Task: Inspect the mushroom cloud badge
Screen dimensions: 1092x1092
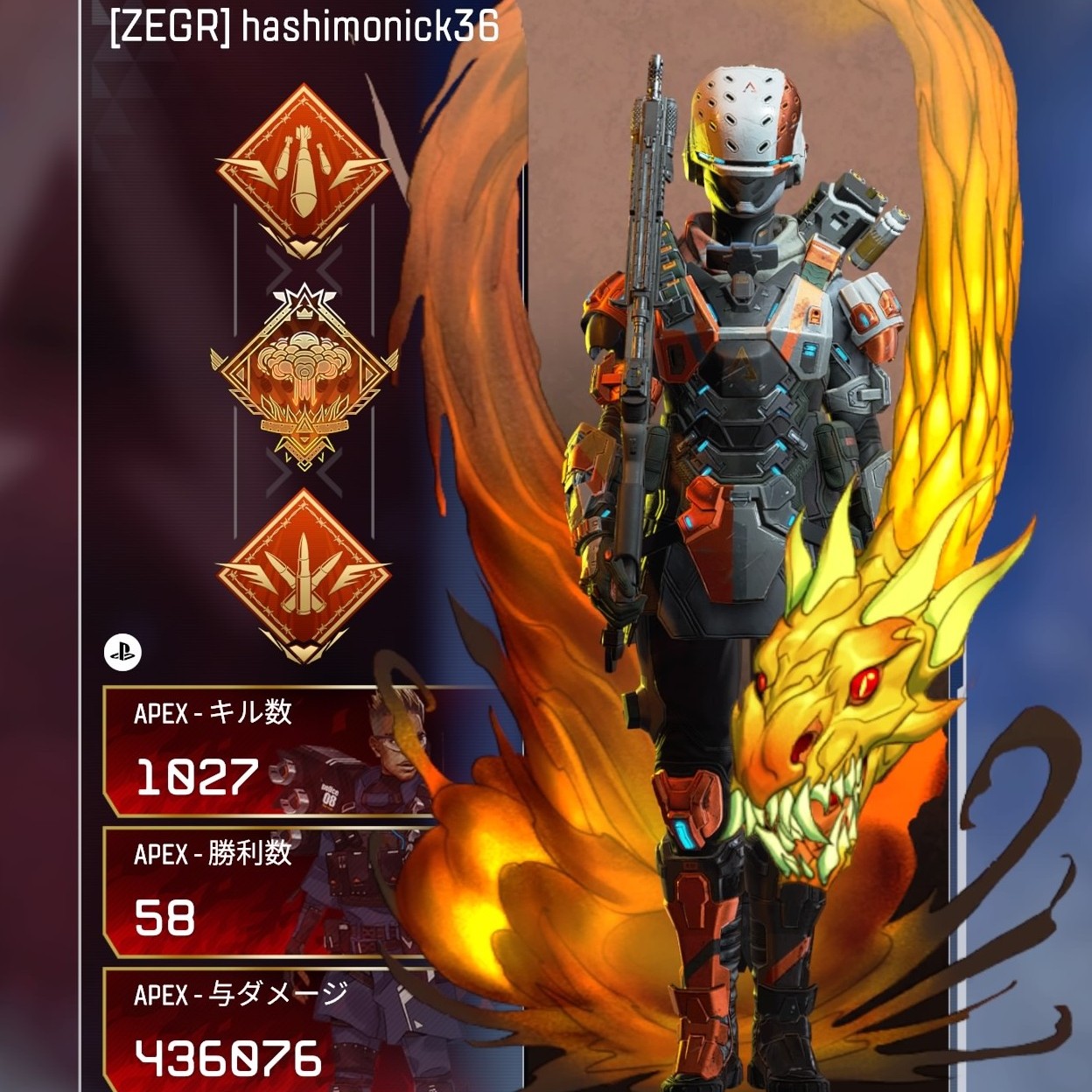Action: [303, 374]
